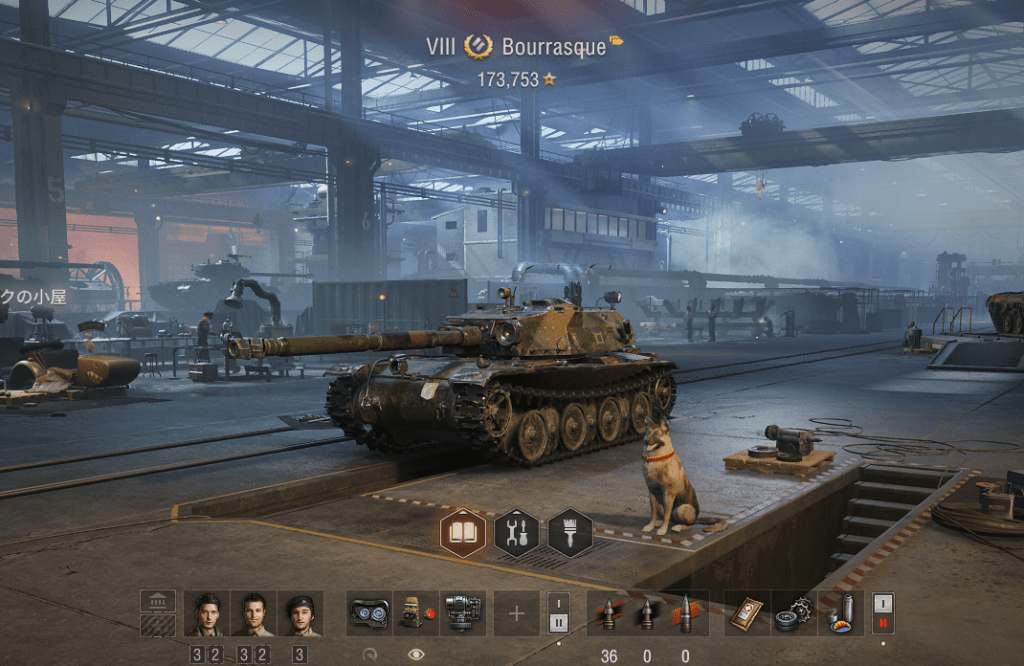1024x666 pixels.
Task: Toggle the equipment loadout I/II switch
Action: [x=558, y=613]
